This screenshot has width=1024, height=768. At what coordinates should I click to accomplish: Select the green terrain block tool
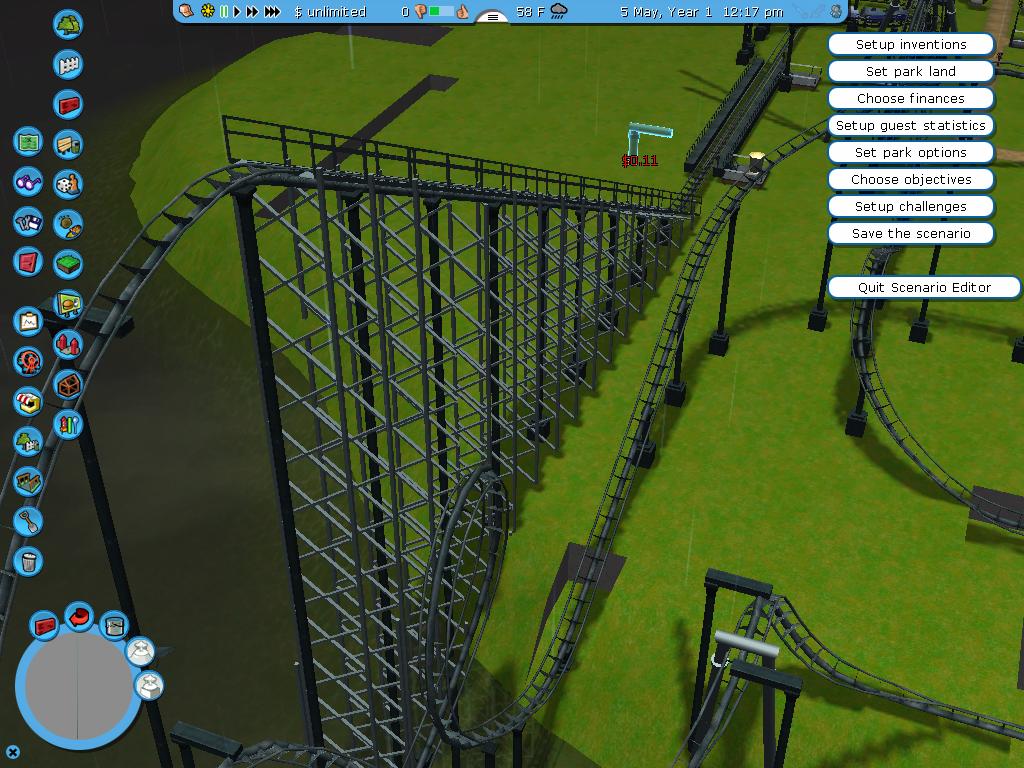point(68,264)
